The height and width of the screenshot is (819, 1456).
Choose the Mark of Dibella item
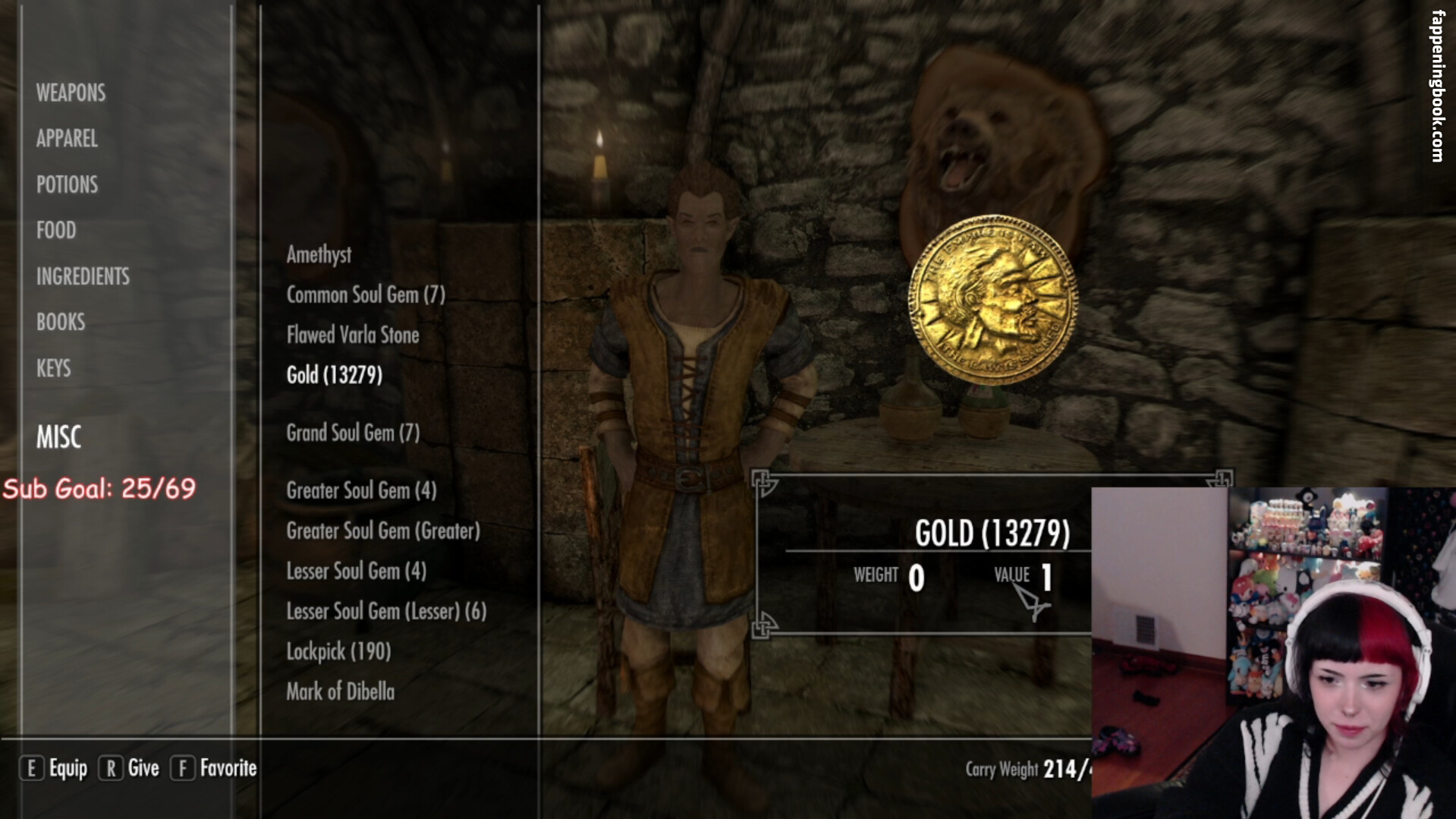coord(340,691)
